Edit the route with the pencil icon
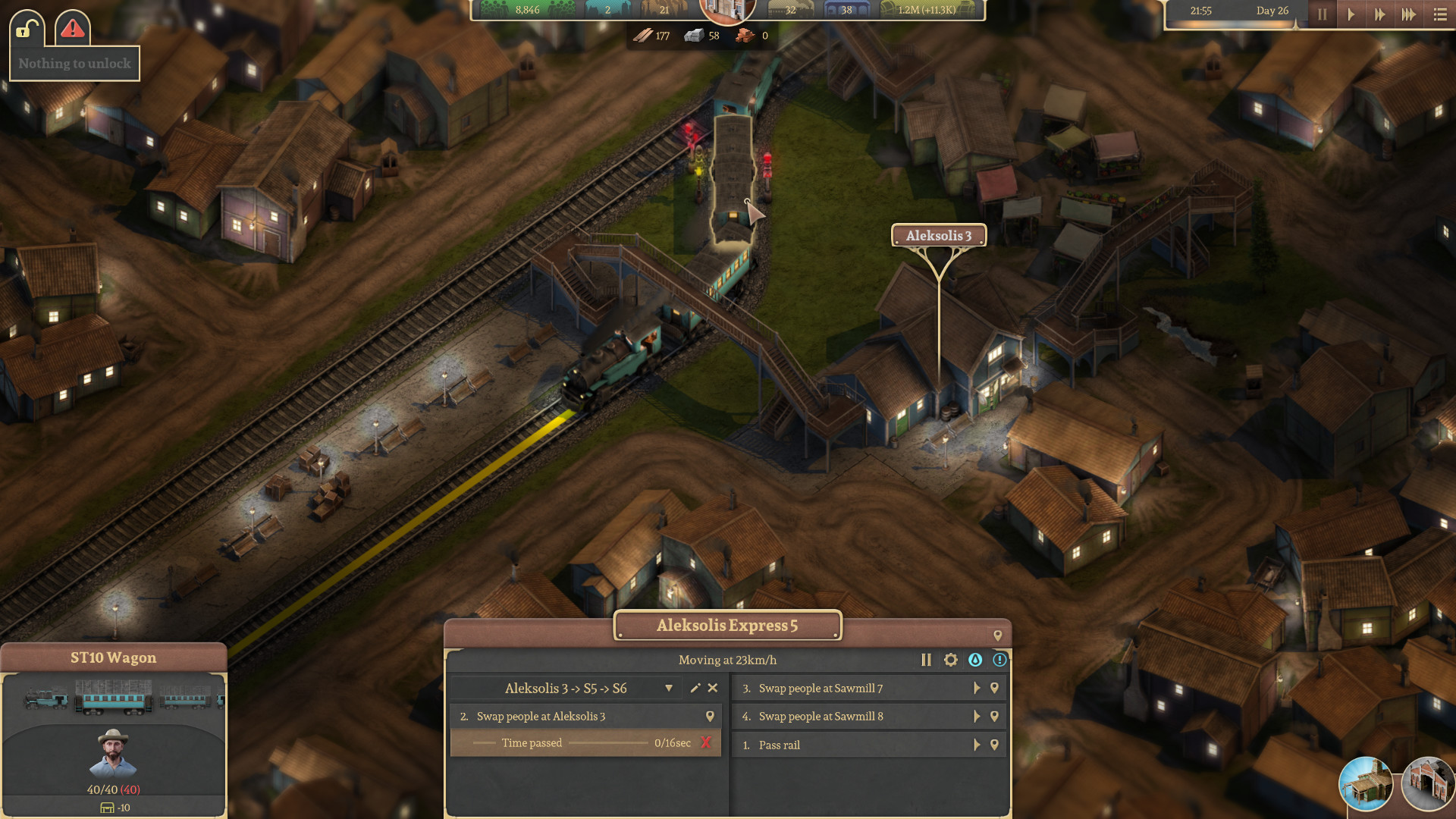1456x819 pixels. [x=695, y=689]
